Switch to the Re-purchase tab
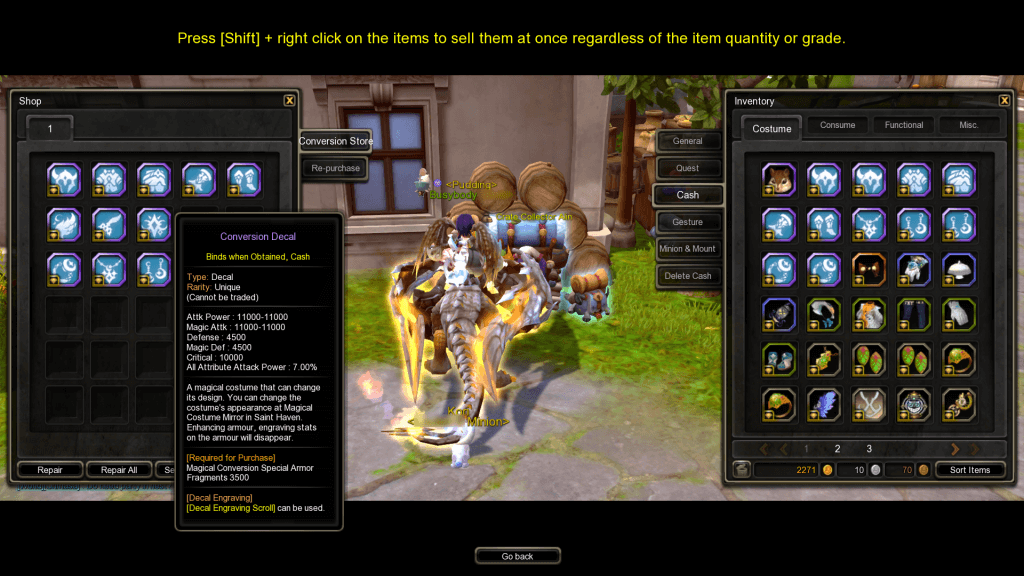This screenshot has width=1024, height=576. point(336,168)
